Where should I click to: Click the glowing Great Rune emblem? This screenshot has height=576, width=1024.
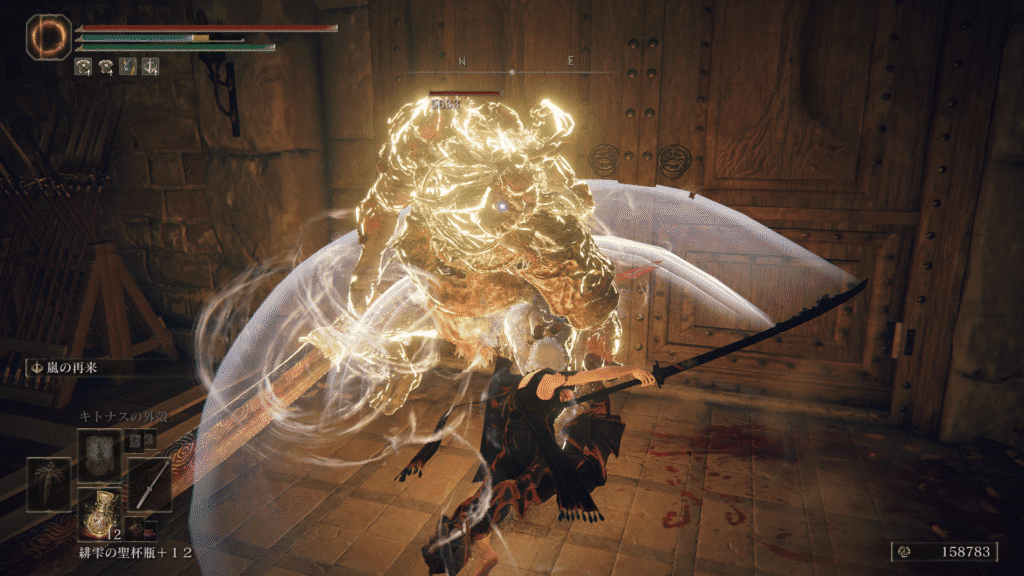[47, 36]
